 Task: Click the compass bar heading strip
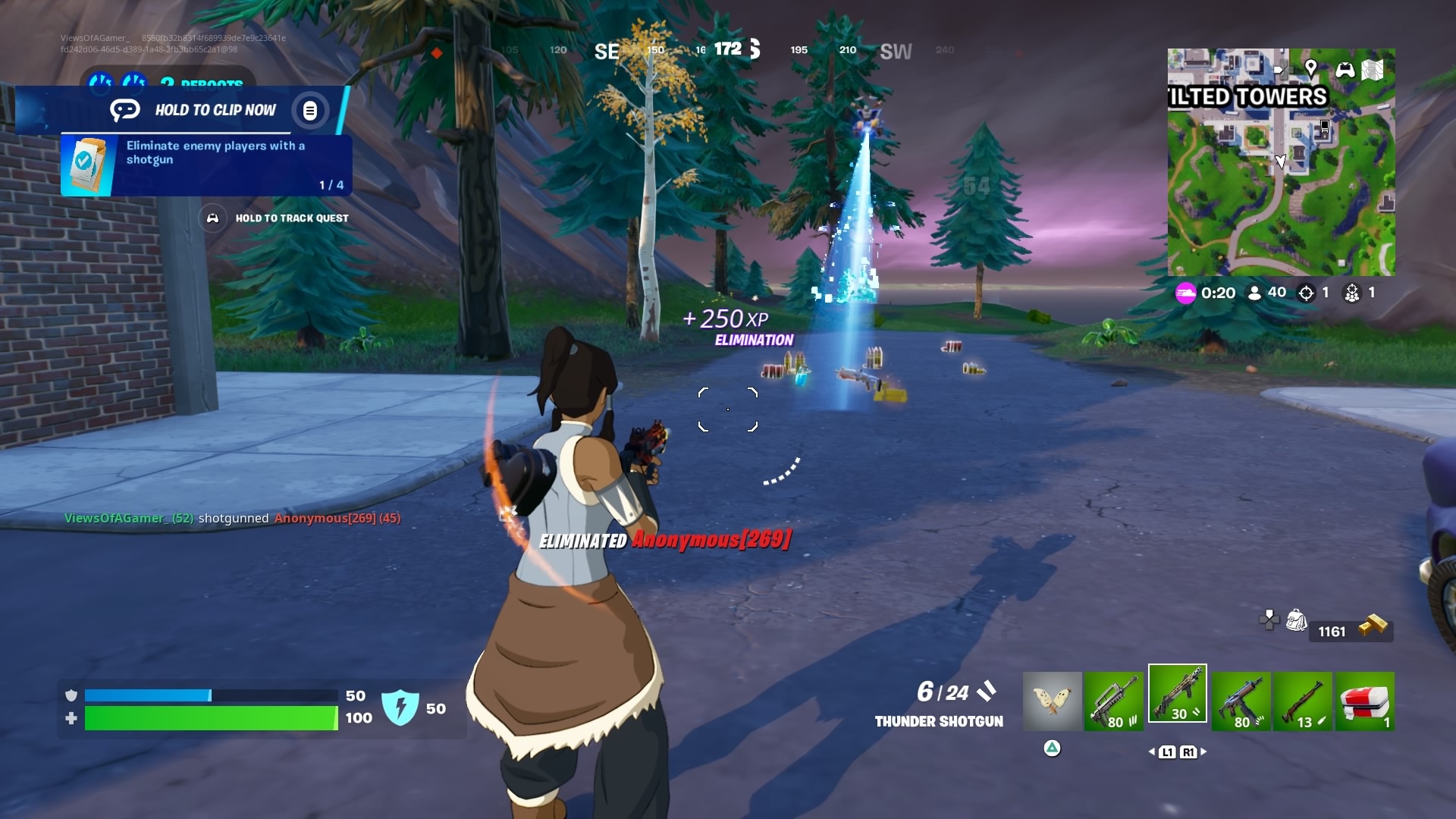728,50
